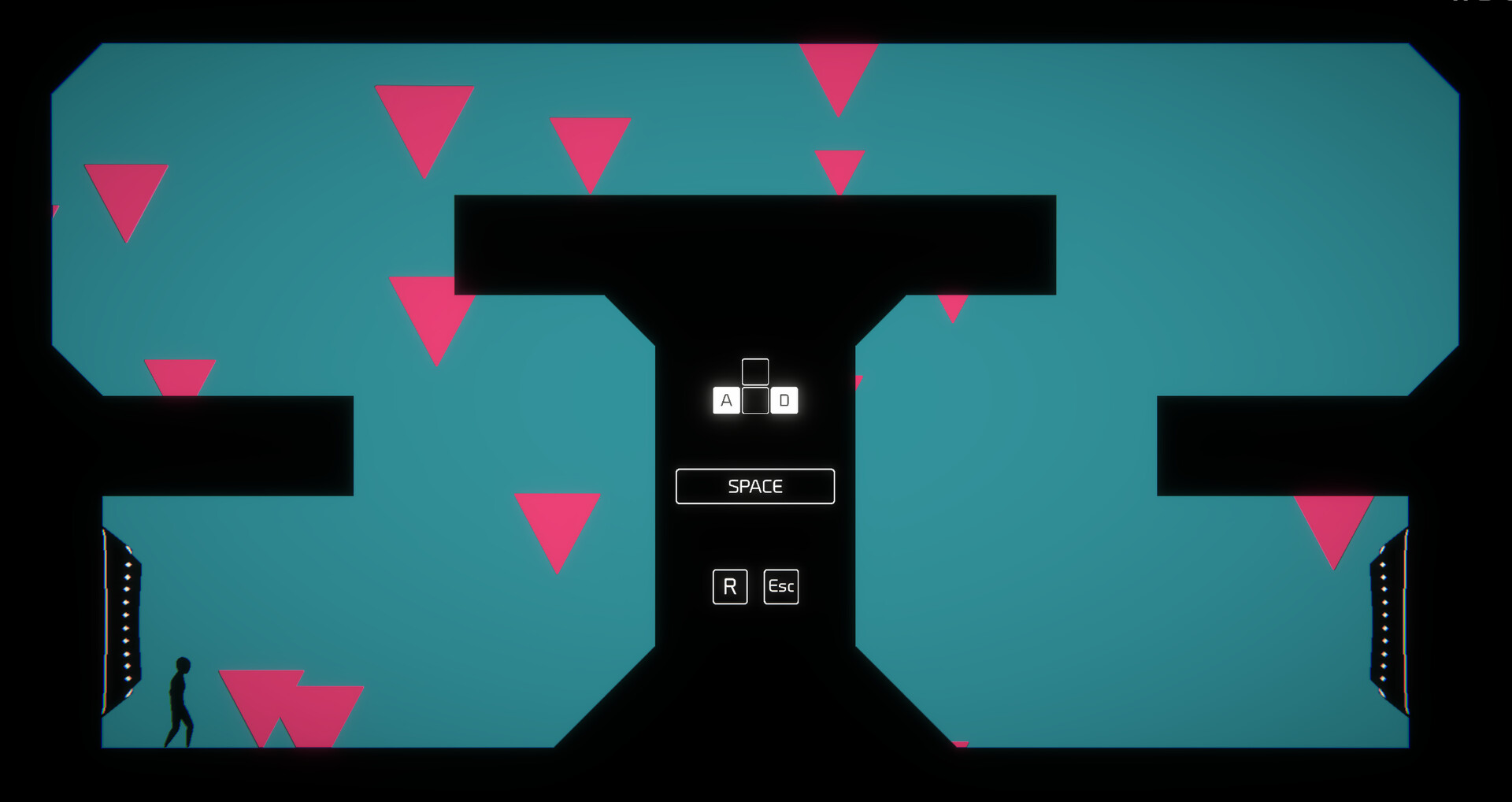Select the D key prompt icon
The width and height of the screenshot is (1512, 802).
(x=784, y=400)
